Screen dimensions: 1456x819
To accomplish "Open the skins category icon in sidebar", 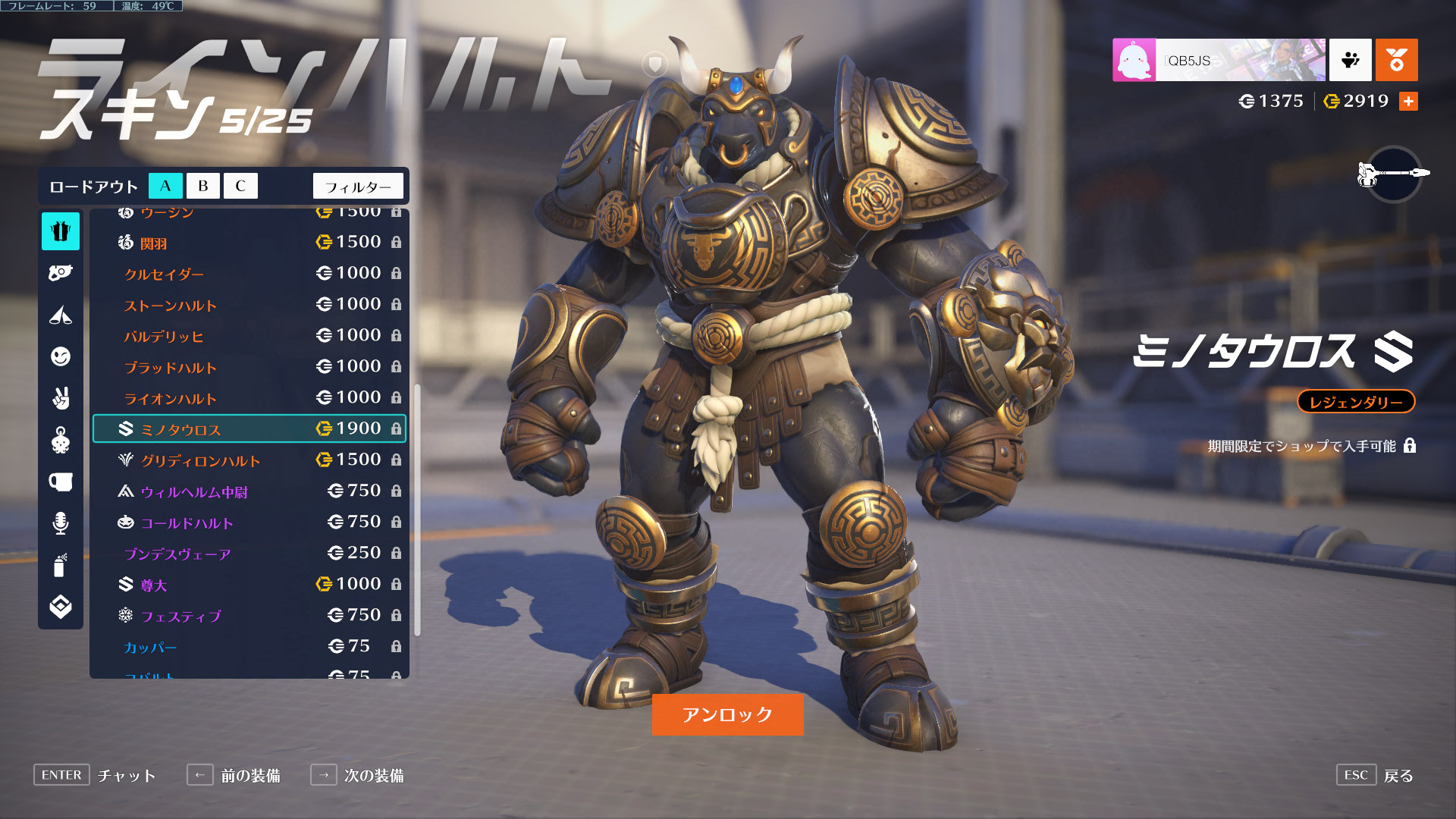I will [61, 231].
